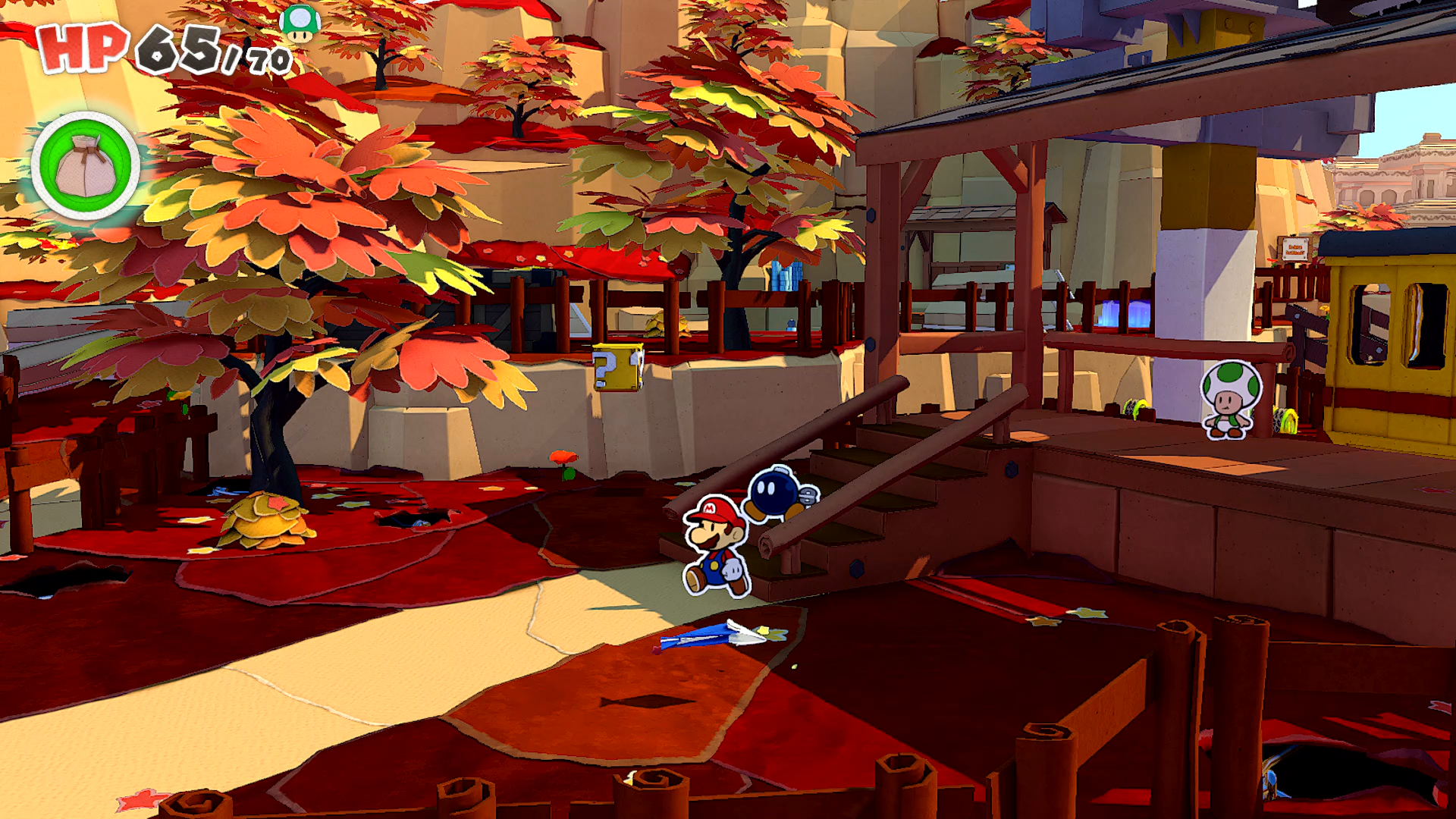Open the confetti bag icon
1456x819 pixels.
click(86, 166)
